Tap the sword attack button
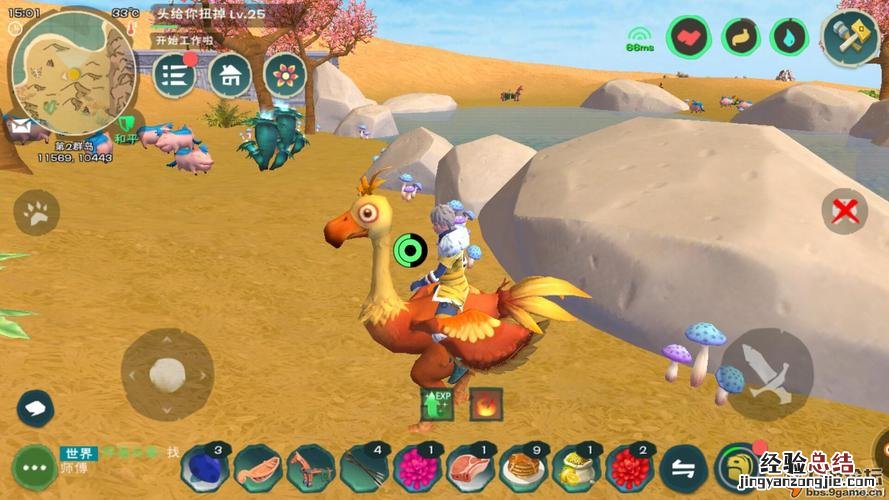Image resolution: width=889 pixels, height=500 pixels. point(767,373)
